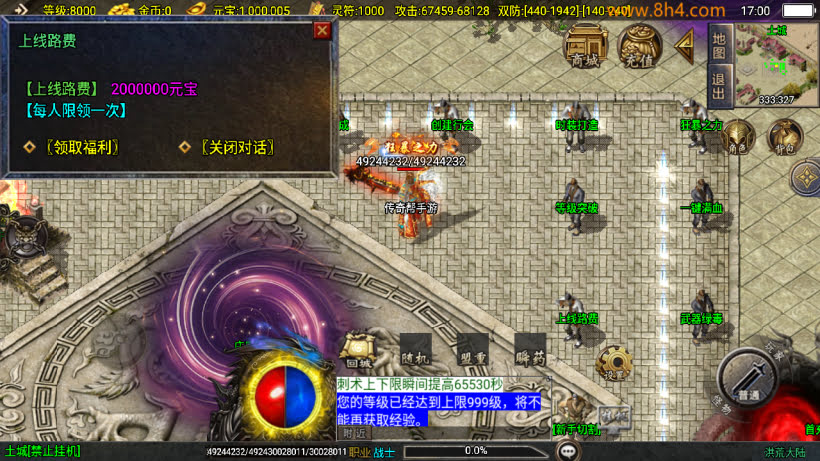Open the 背包 backpack icon
Screen dimensions: 820x461
tap(784, 137)
